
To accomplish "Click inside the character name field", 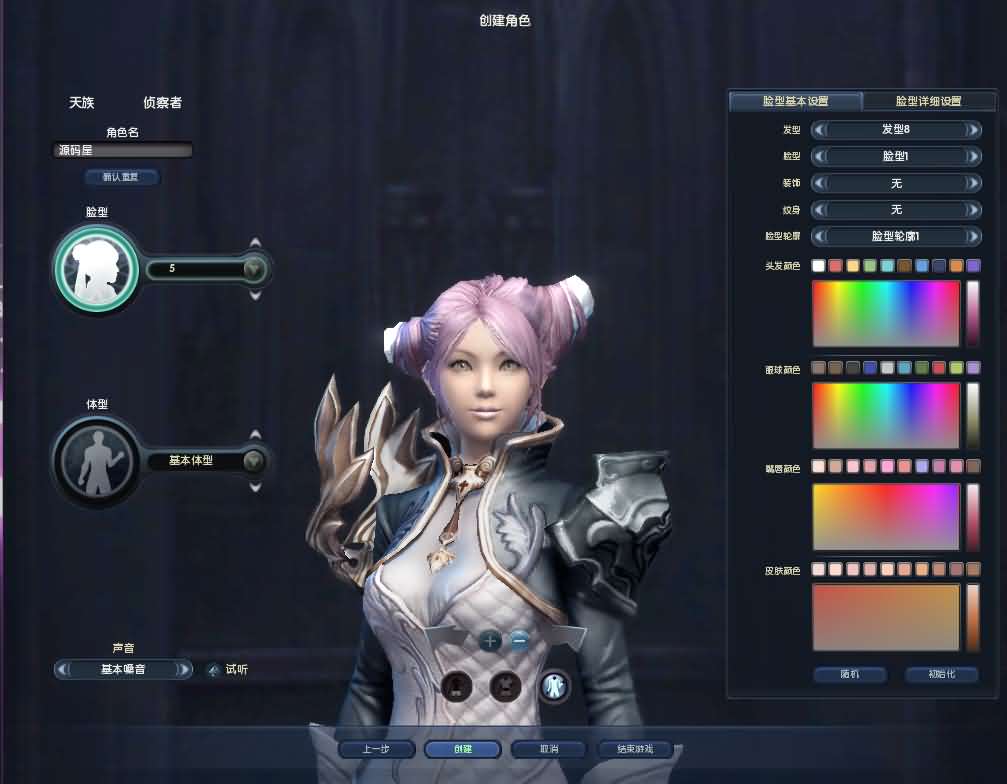I will [x=123, y=151].
